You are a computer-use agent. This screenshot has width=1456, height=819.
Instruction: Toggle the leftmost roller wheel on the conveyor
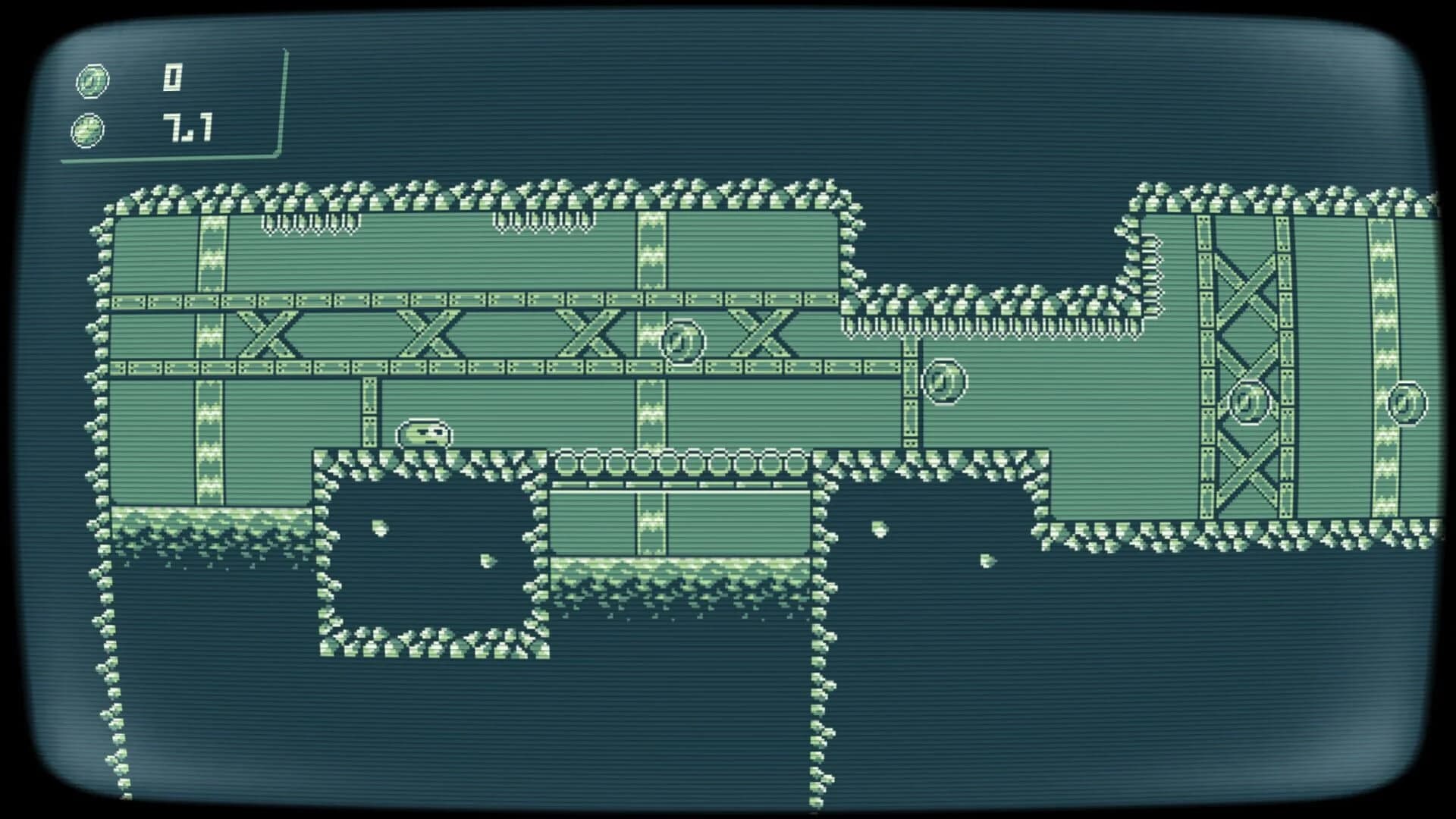tap(565, 460)
